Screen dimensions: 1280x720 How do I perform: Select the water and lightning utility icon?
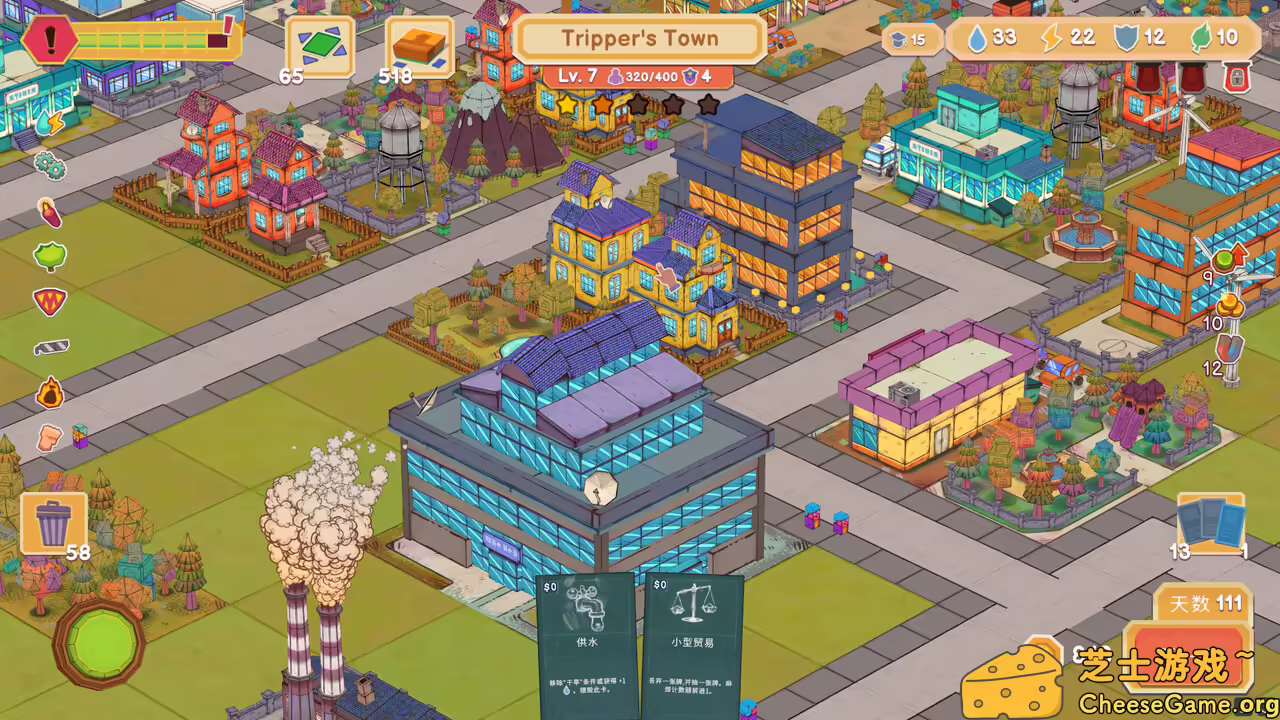coord(48,123)
